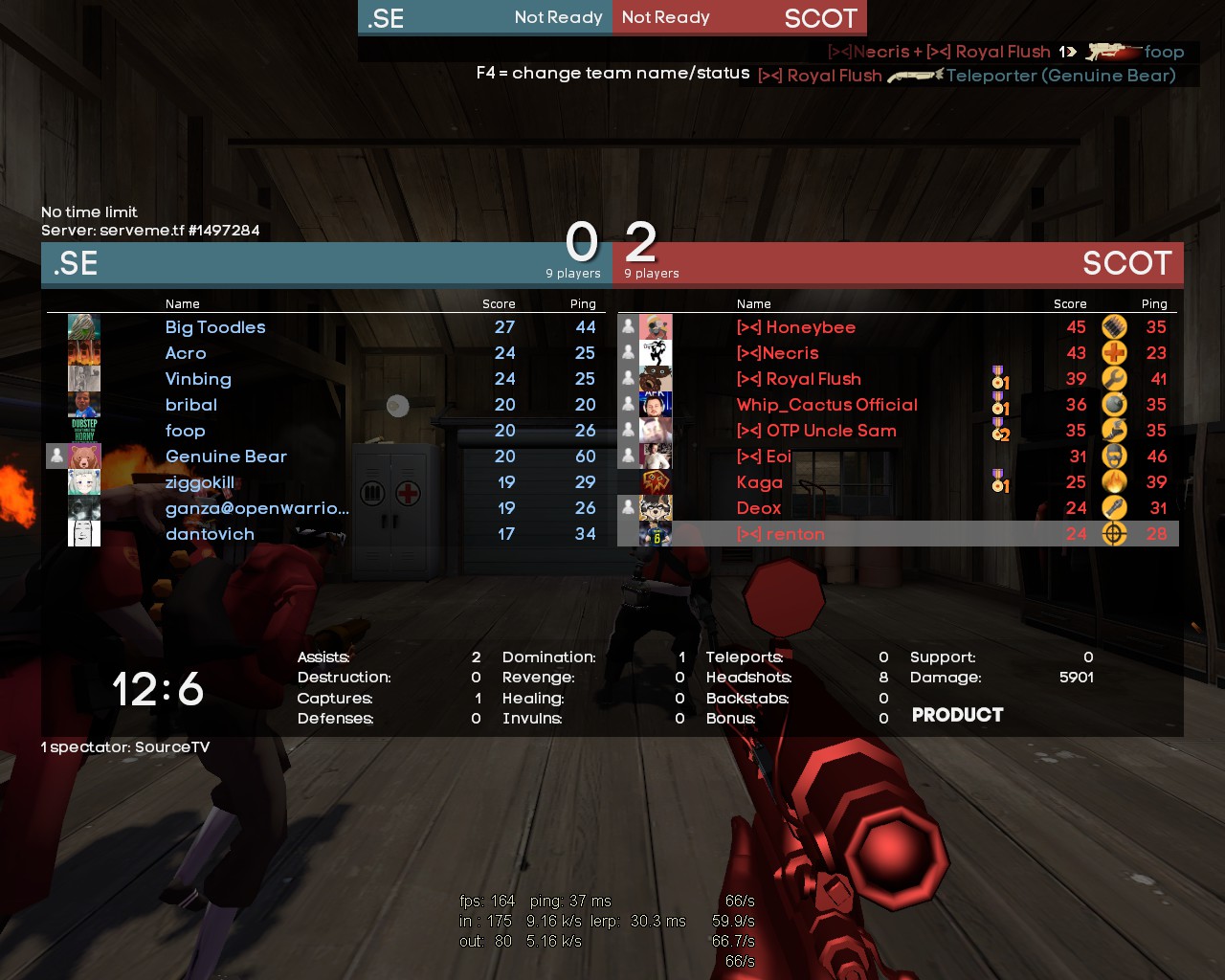Choose Whip_Cactus Official from the red team
Screen dimensions: 1225x980
(827, 405)
